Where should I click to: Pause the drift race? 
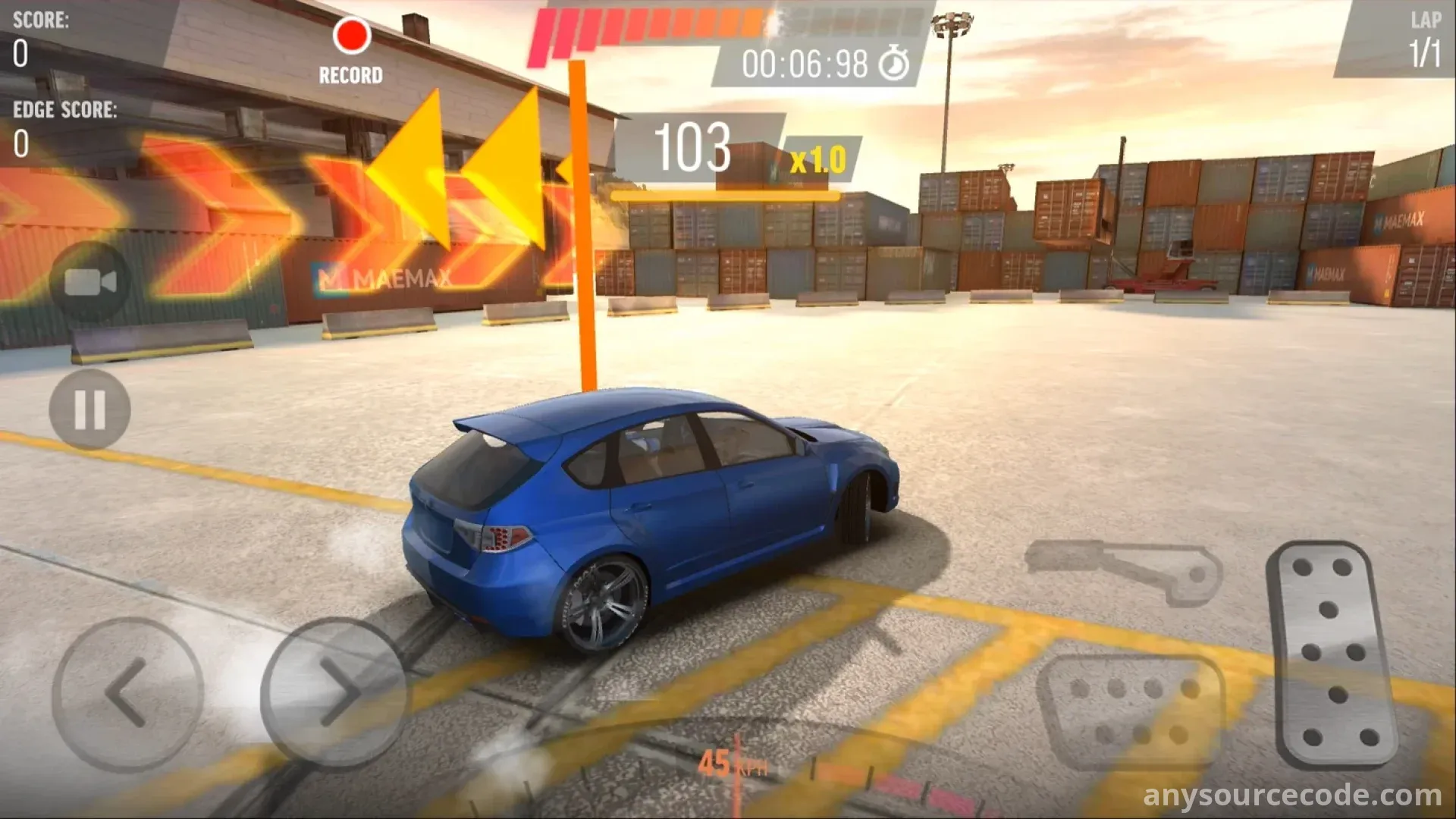89,410
